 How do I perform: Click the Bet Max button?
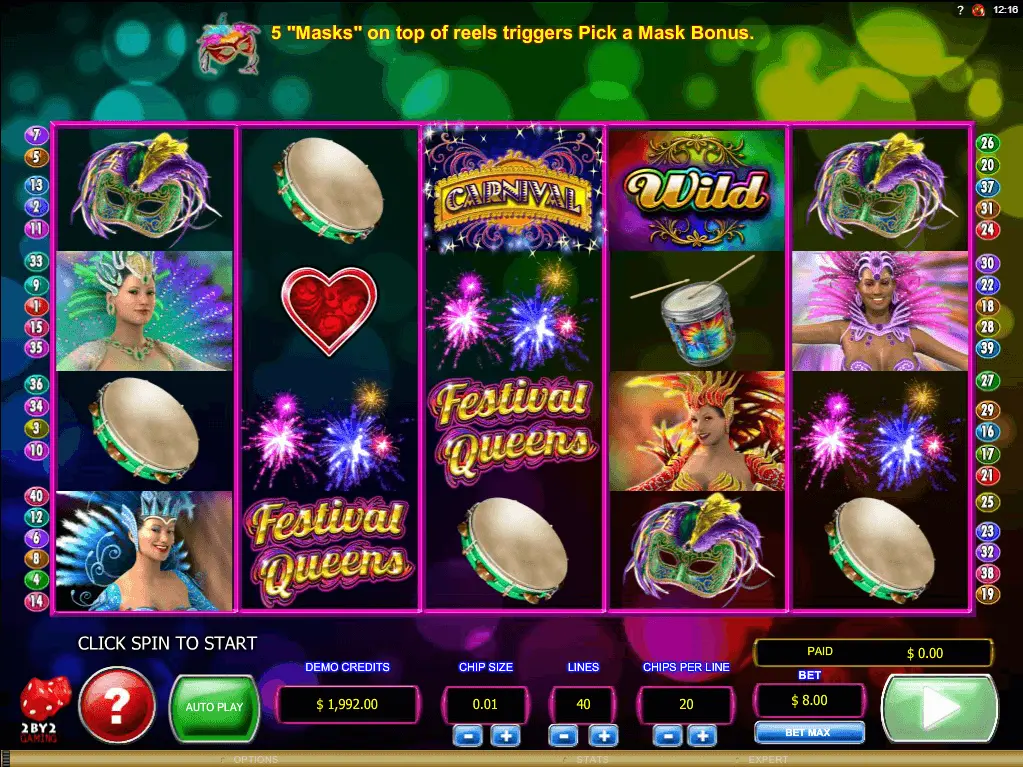click(x=809, y=733)
